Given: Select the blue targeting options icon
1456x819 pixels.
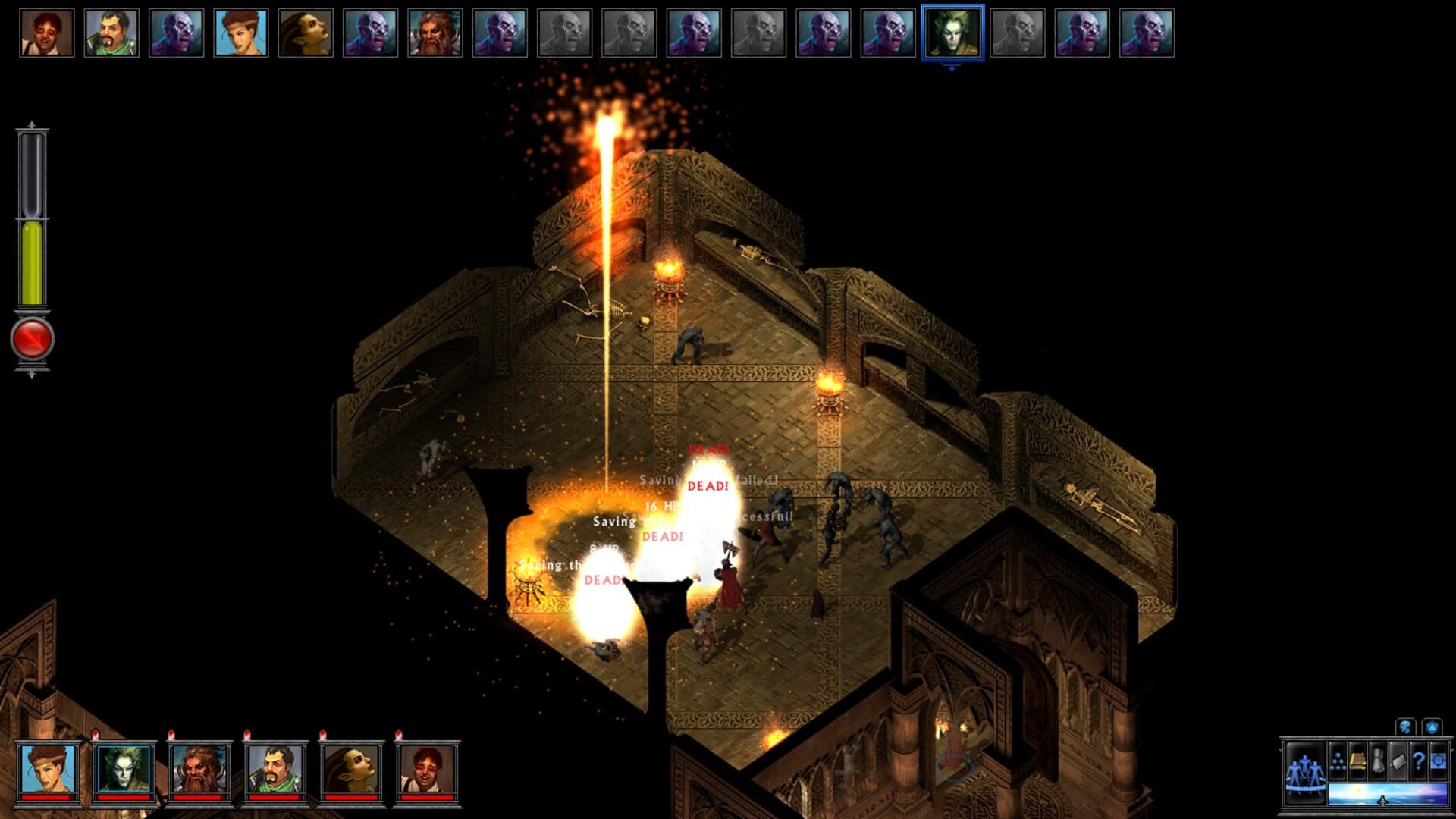Looking at the screenshot, I should [1438, 761].
